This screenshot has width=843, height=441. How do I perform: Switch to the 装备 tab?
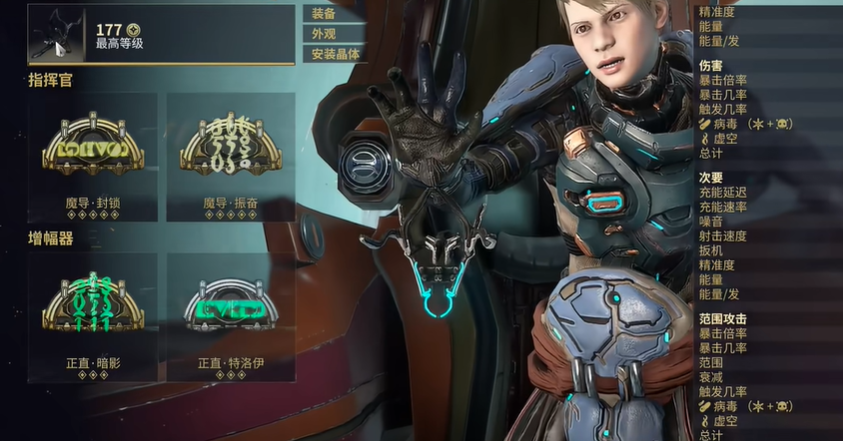[324, 14]
